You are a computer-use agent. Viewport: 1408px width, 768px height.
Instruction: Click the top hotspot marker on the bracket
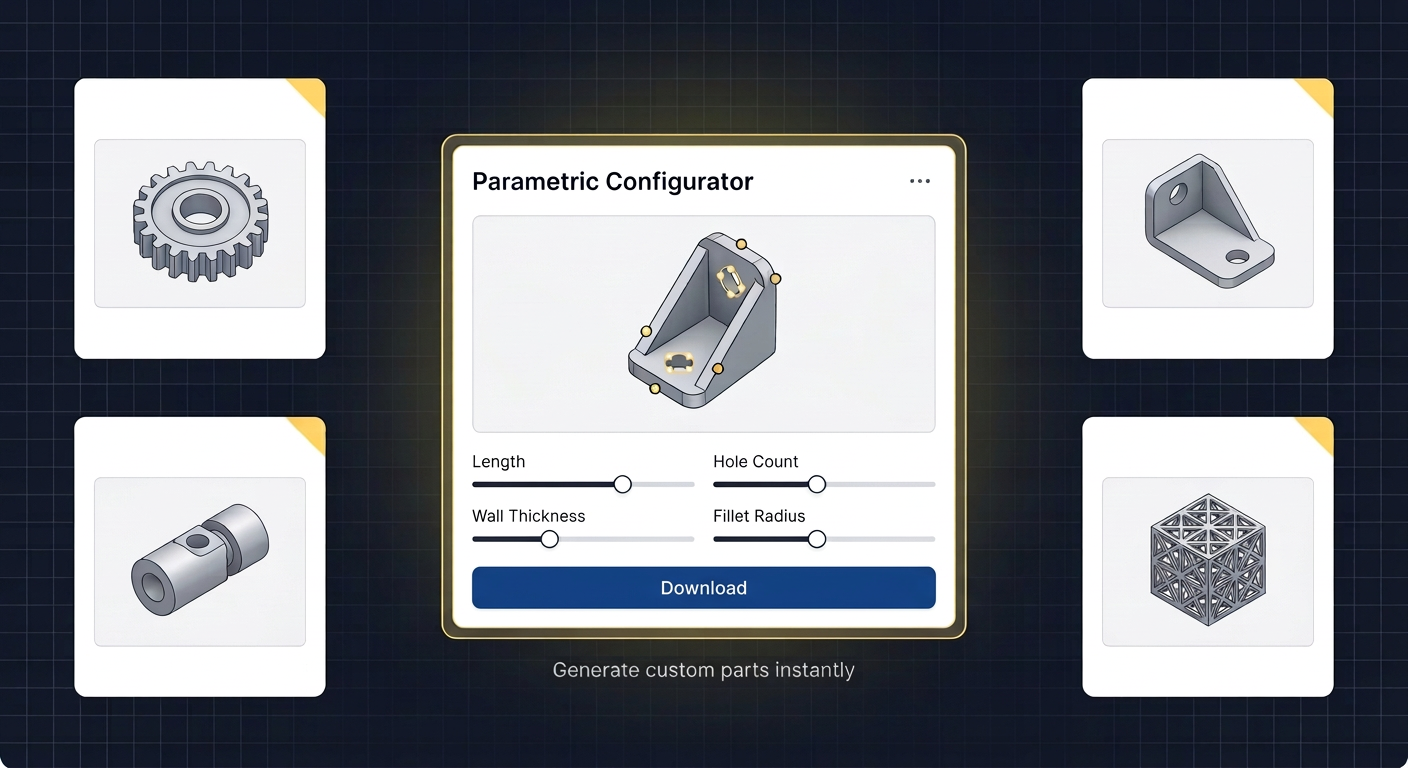tap(741, 243)
